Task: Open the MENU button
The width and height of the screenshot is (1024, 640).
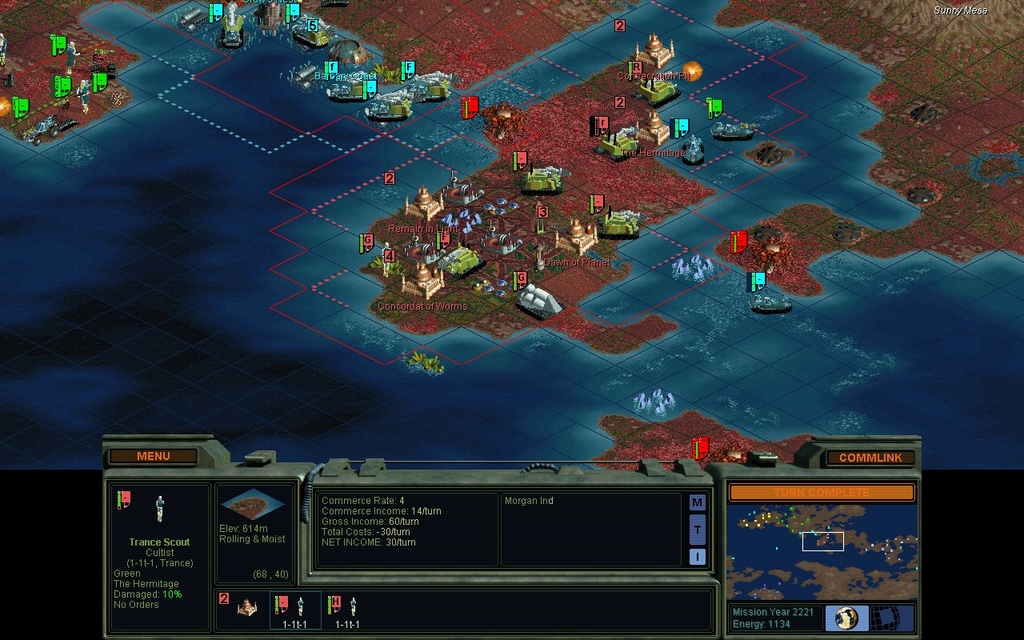Action: 153,456
